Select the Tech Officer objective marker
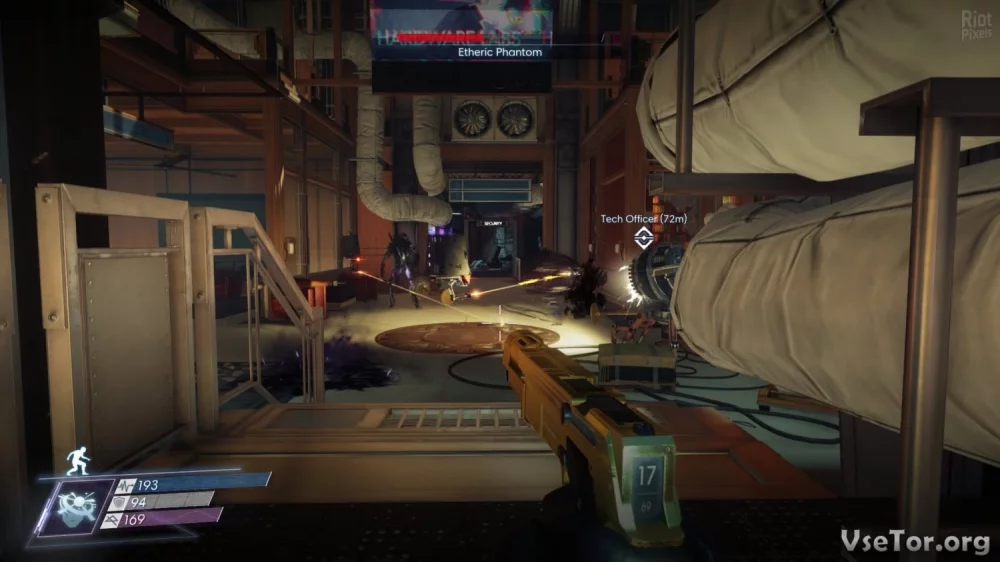The width and height of the screenshot is (1000, 562). pyautogui.click(x=644, y=238)
